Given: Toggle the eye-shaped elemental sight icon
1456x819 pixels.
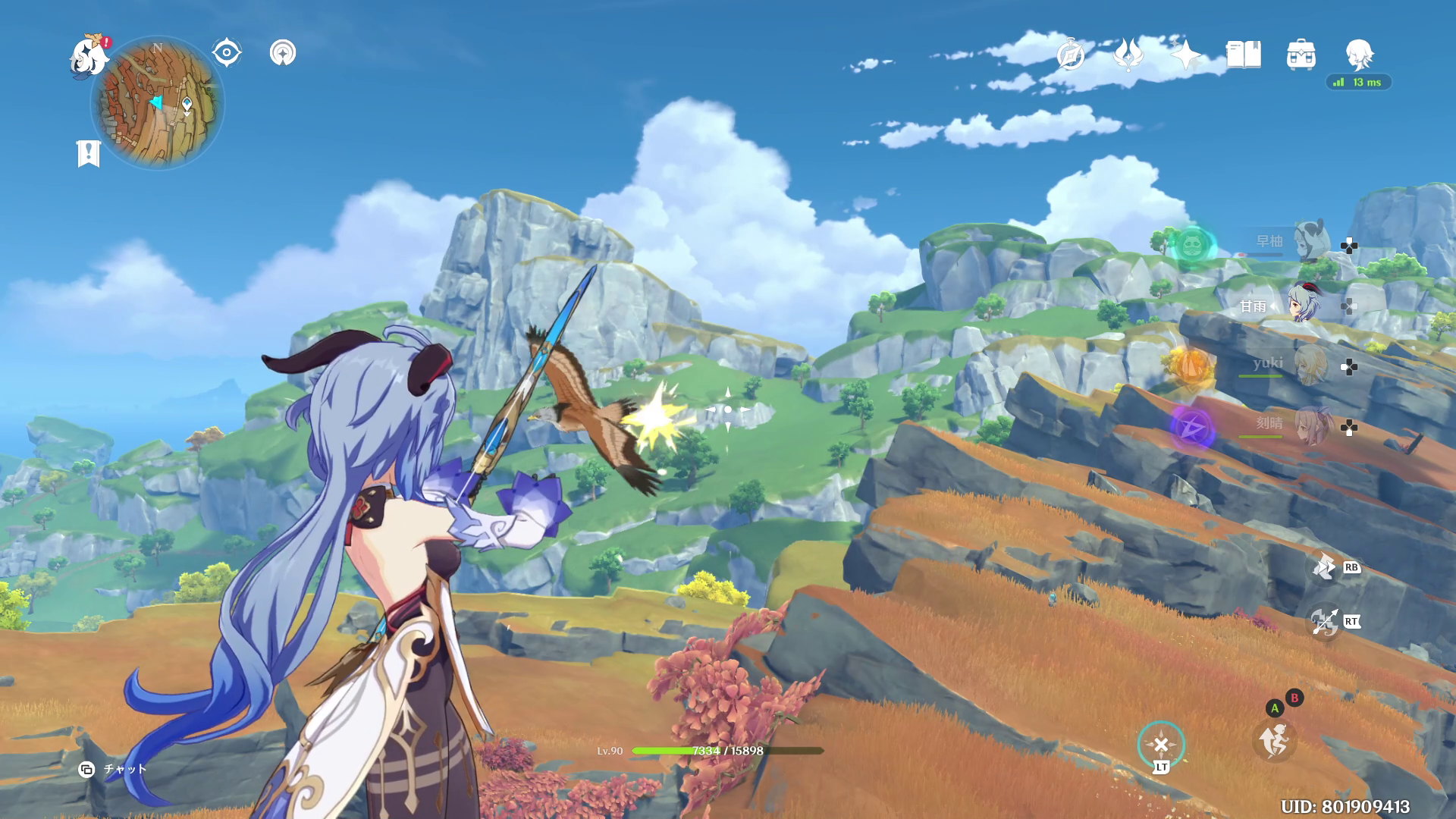Looking at the screenshot, I should click(x=226, y=53).
